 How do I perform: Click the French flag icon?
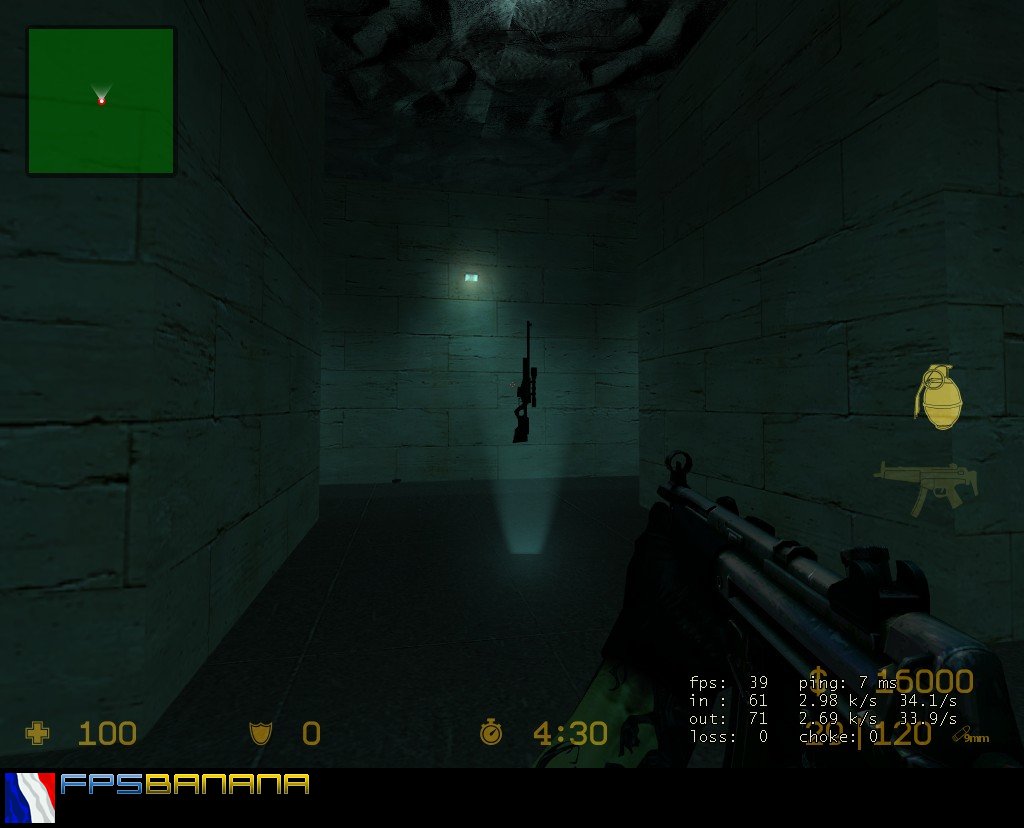click(x=30, y=797)
